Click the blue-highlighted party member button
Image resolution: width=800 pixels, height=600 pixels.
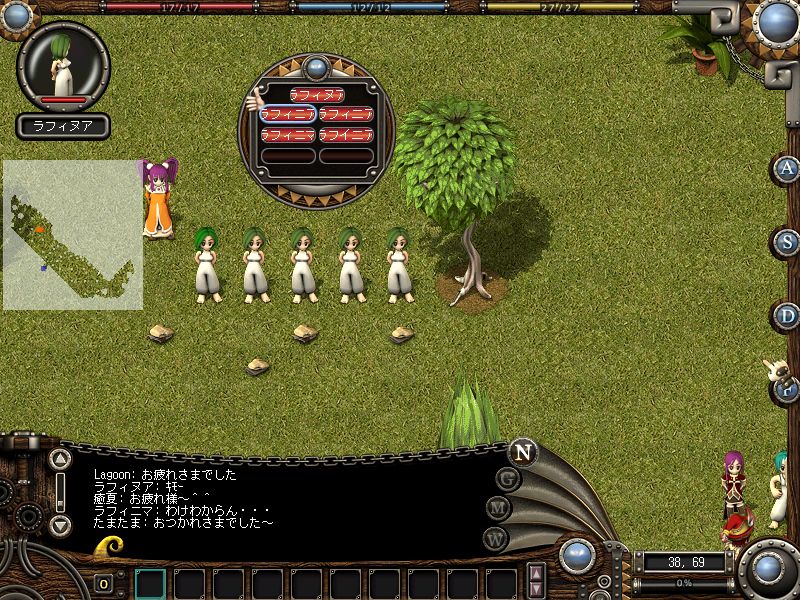288,114
